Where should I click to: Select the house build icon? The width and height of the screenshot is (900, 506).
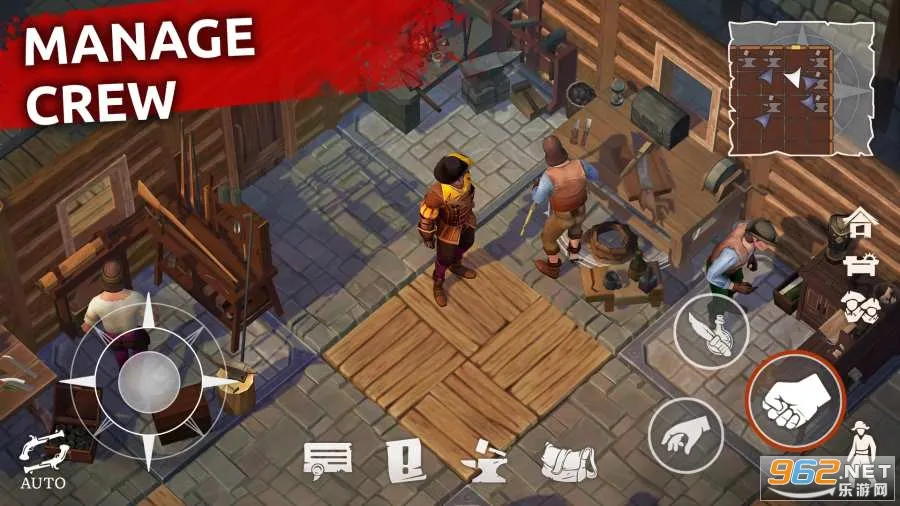click(858, 221)
